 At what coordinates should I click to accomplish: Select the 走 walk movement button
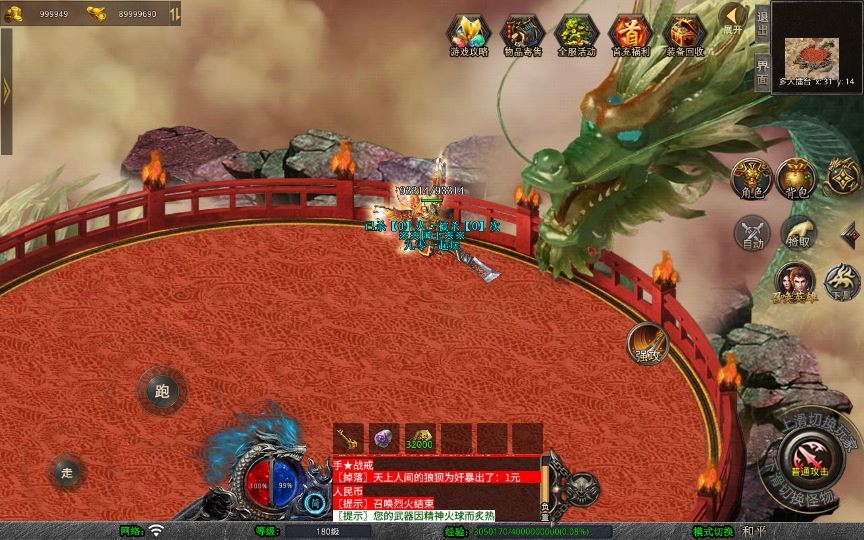pyautogui.click(x=68, y=472)
